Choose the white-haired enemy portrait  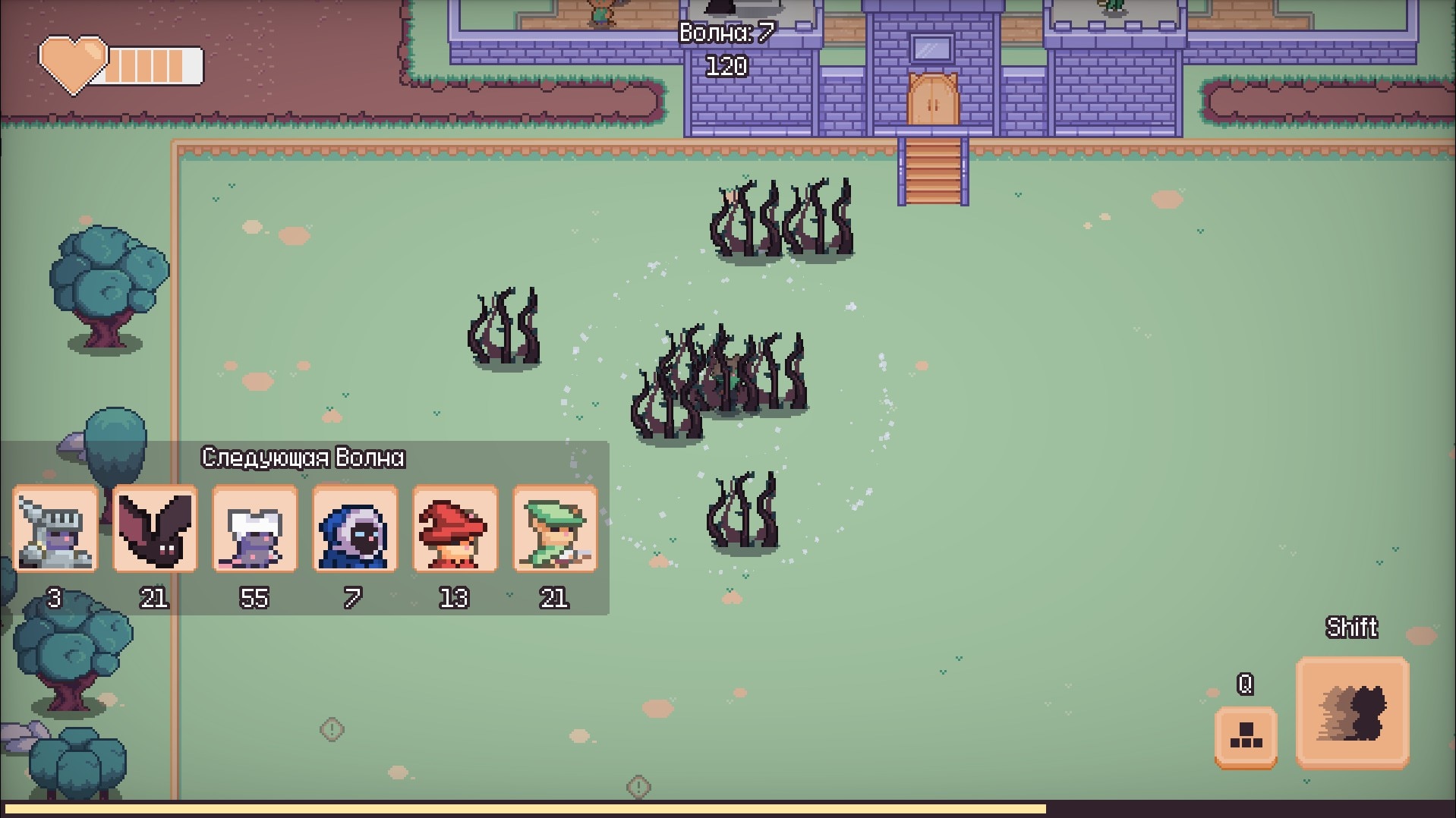point(254,529)
